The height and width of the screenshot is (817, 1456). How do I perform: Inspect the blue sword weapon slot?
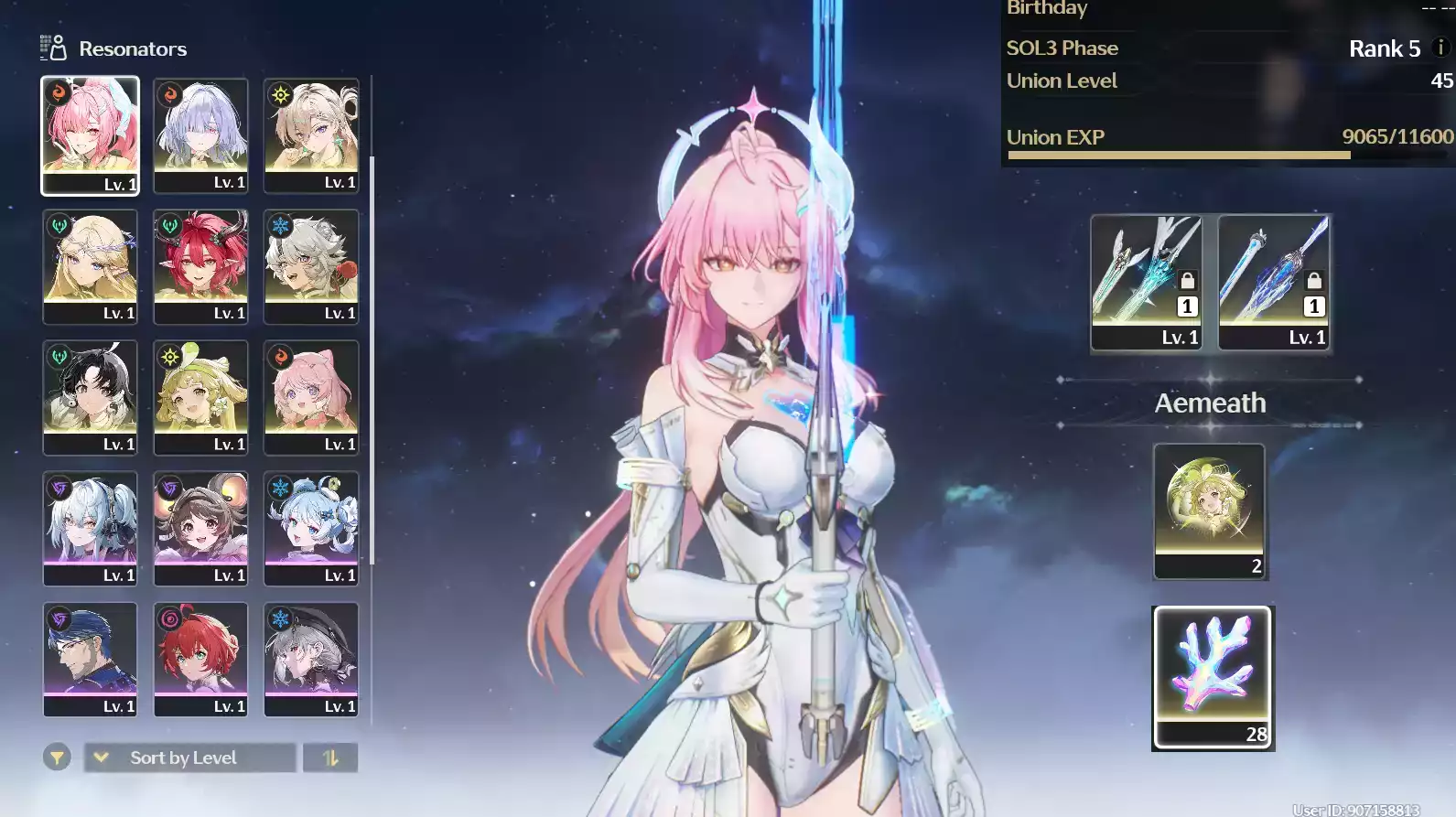pyautogui.click(x=1274, y=282)
